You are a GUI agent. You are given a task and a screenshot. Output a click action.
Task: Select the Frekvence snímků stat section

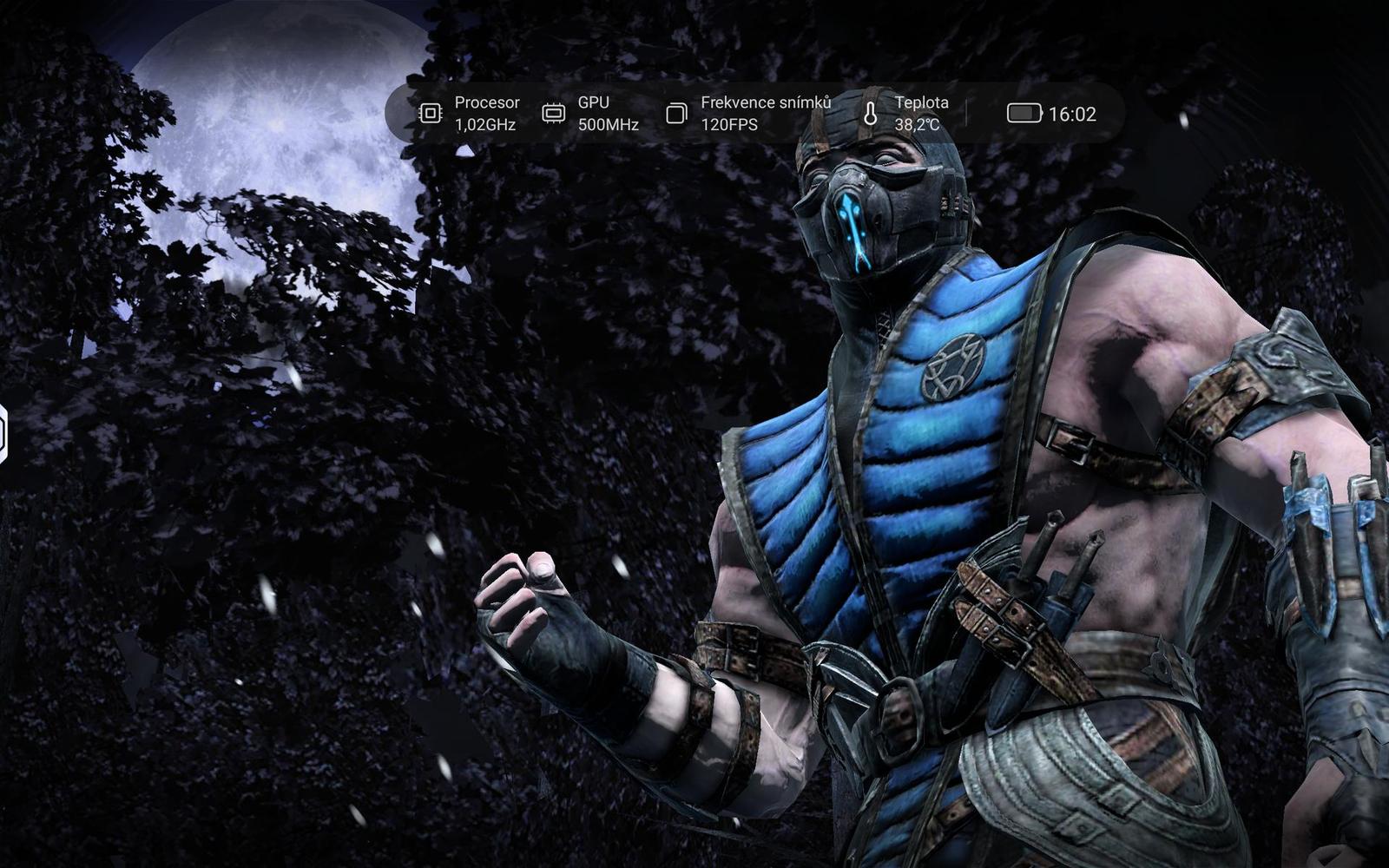(747, 111)
